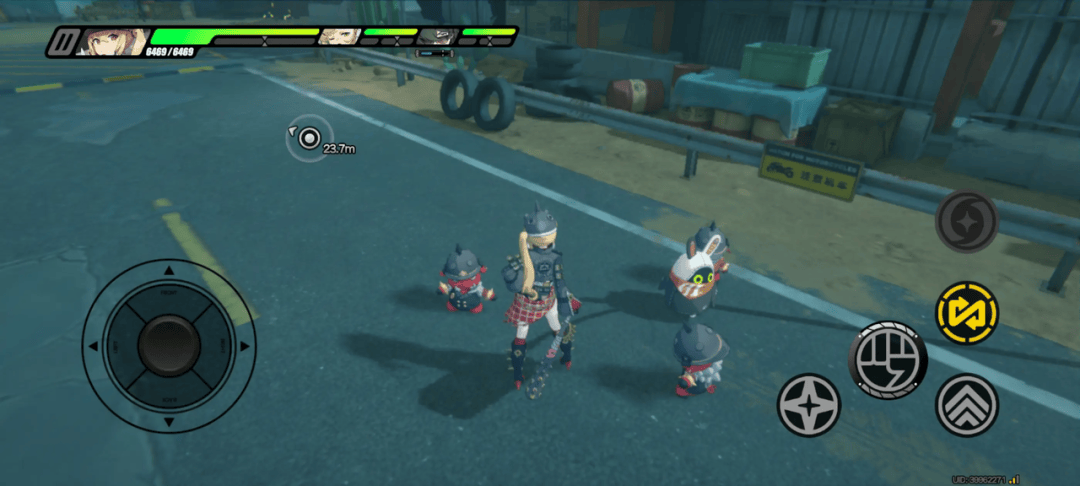
Task: Trigger the four-point star special attack
Action: pos(809,405)
